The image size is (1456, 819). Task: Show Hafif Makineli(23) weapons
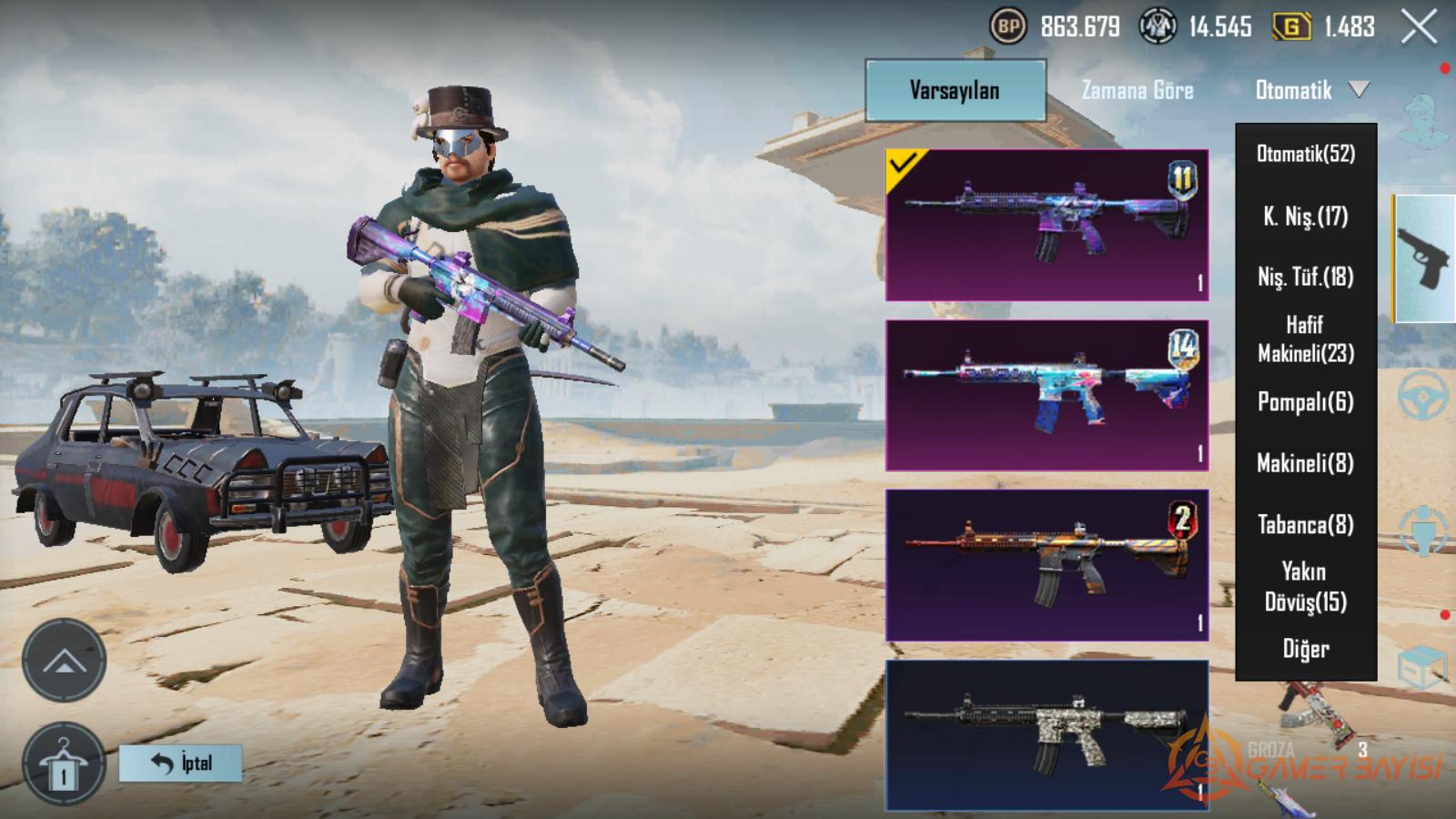click(x=1305, y=339)
